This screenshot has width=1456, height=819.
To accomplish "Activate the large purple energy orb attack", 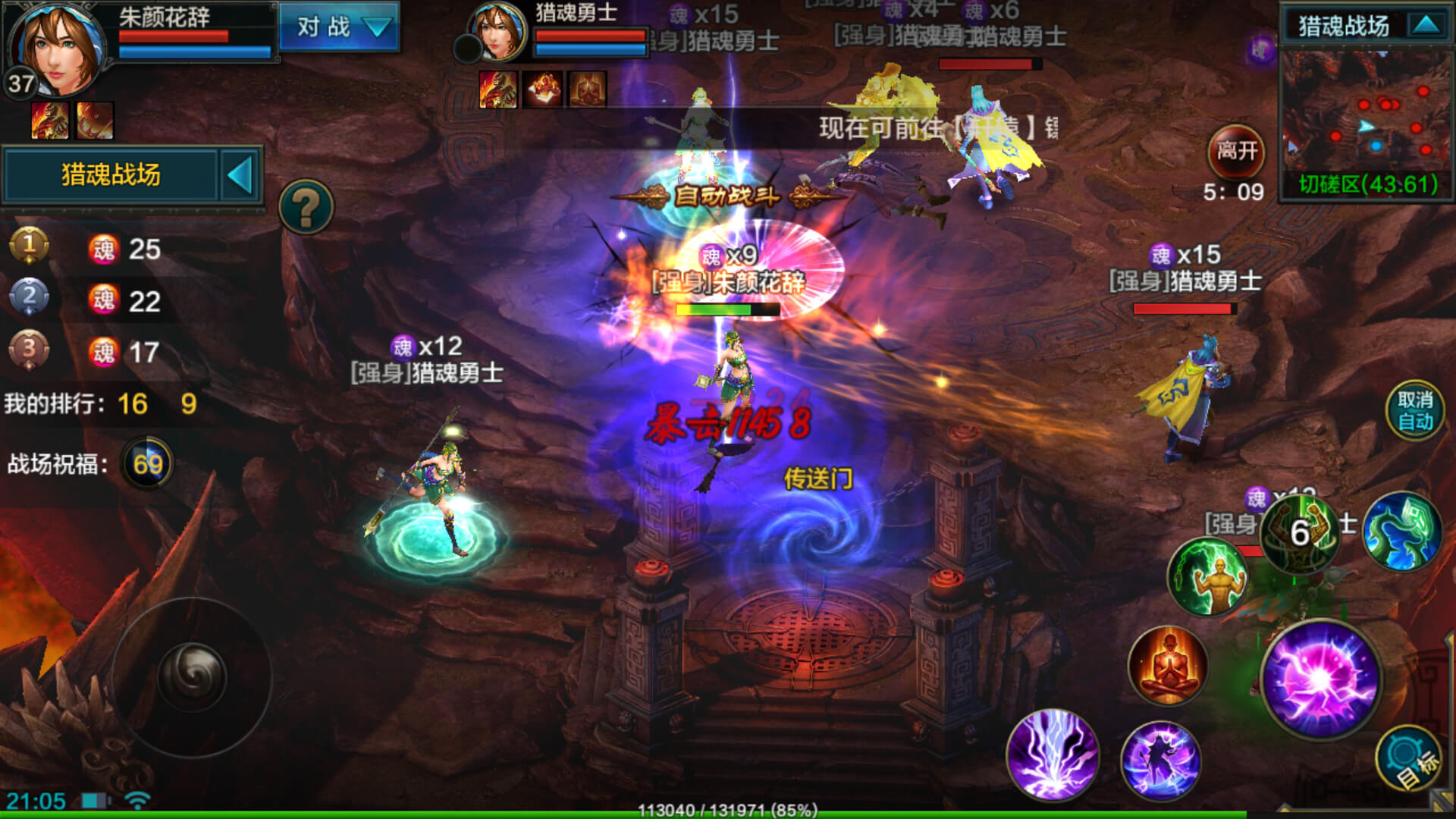I will click(1321, 677).
